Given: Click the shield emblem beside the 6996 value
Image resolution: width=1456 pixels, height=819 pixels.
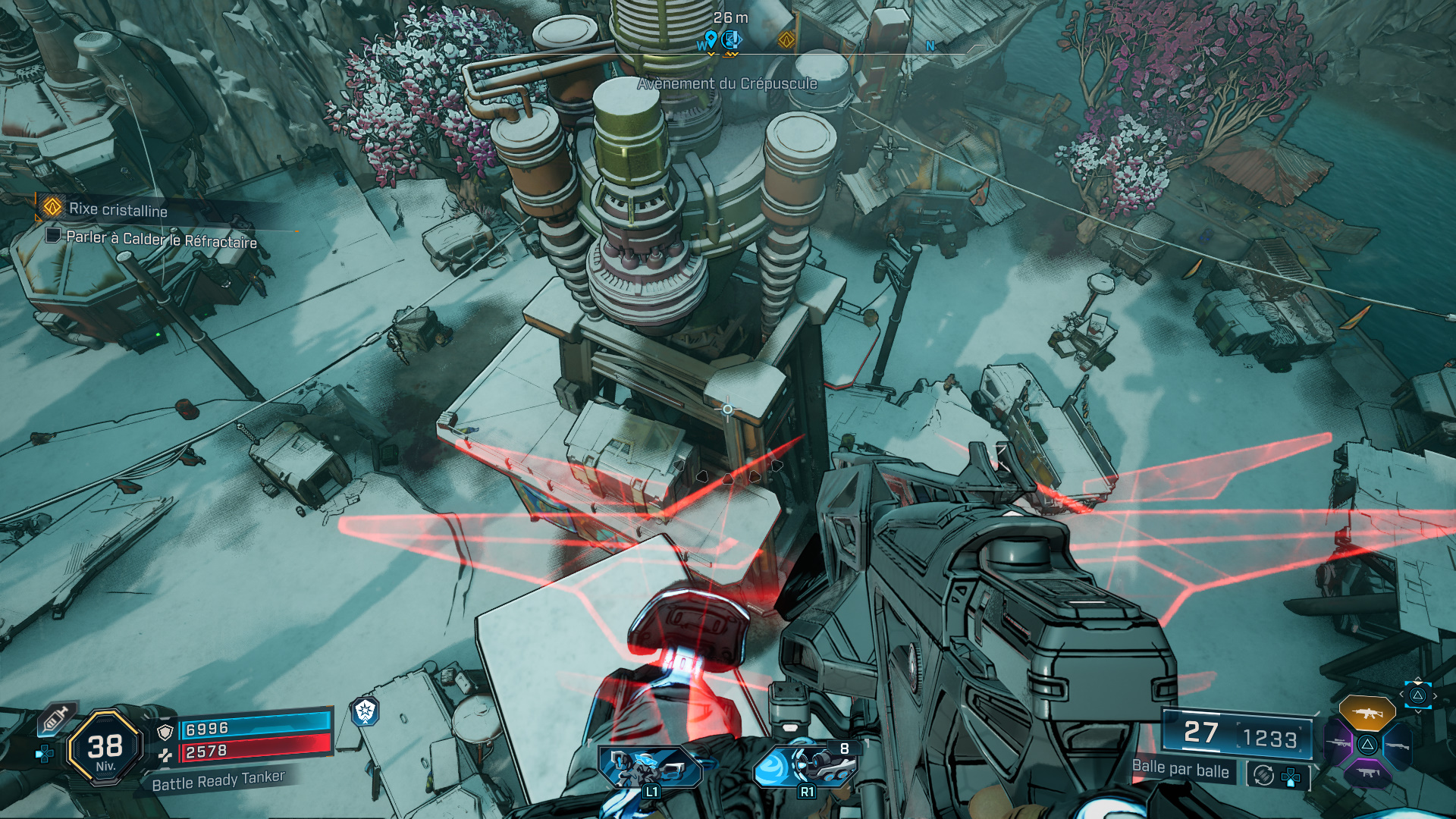Looking at the screenshot, I should click(x=165, y=732).
